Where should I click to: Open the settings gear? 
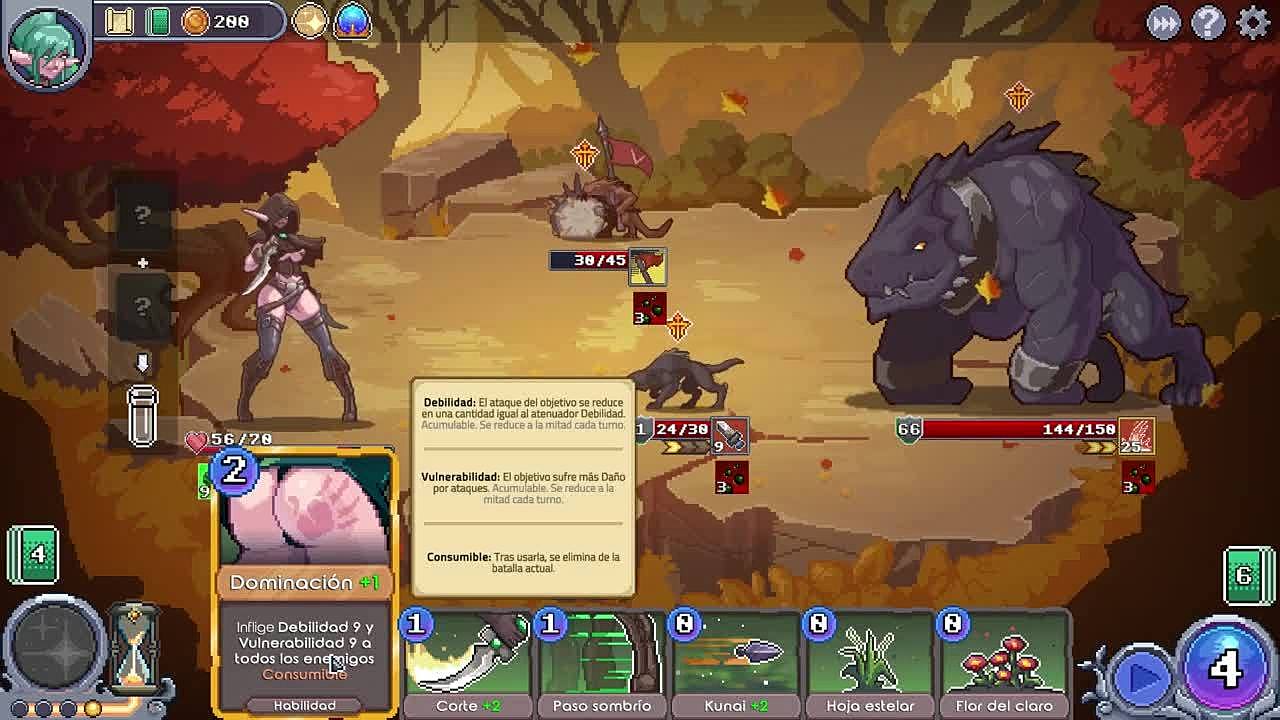pyautogui.click(x=1252, y=22)
